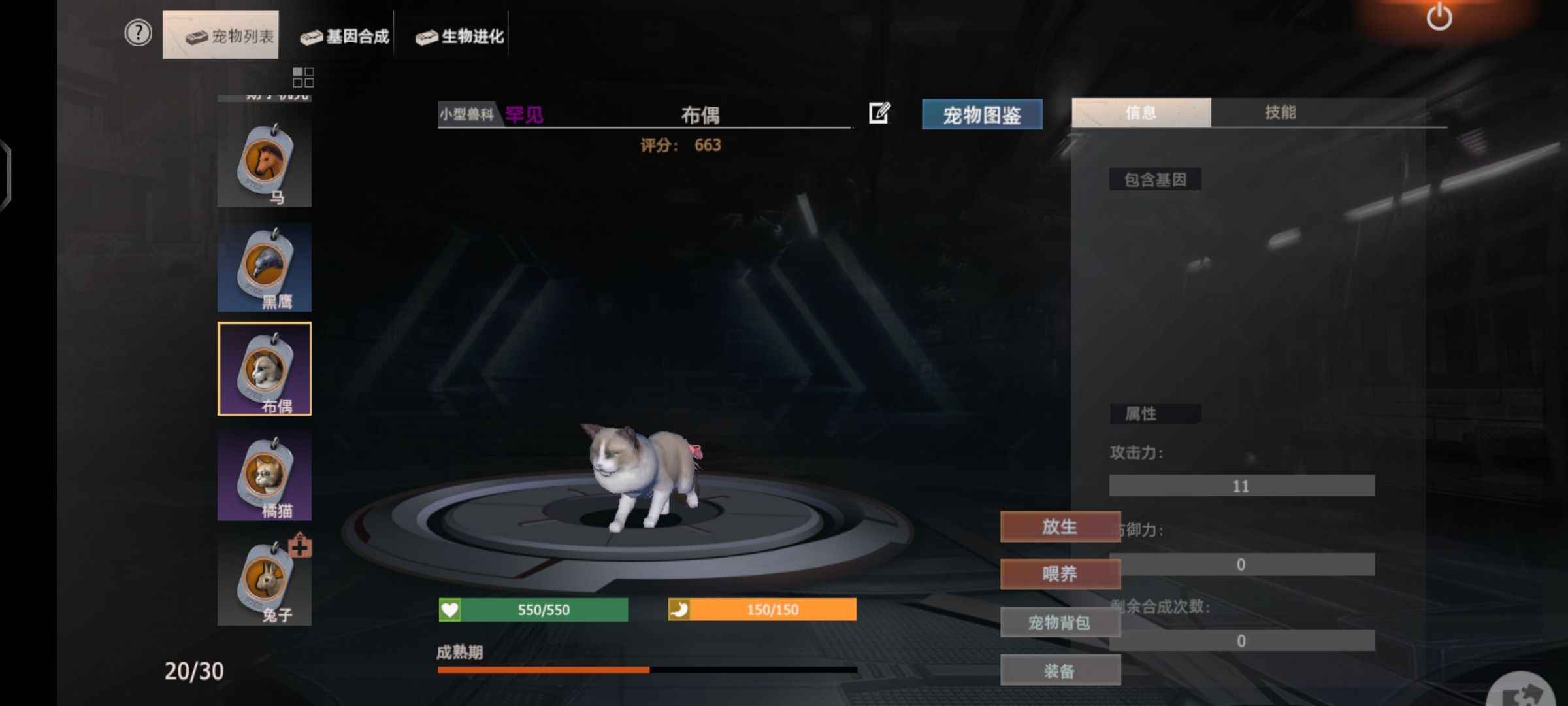Open the 装备 equipment button

click(1060, 671)
